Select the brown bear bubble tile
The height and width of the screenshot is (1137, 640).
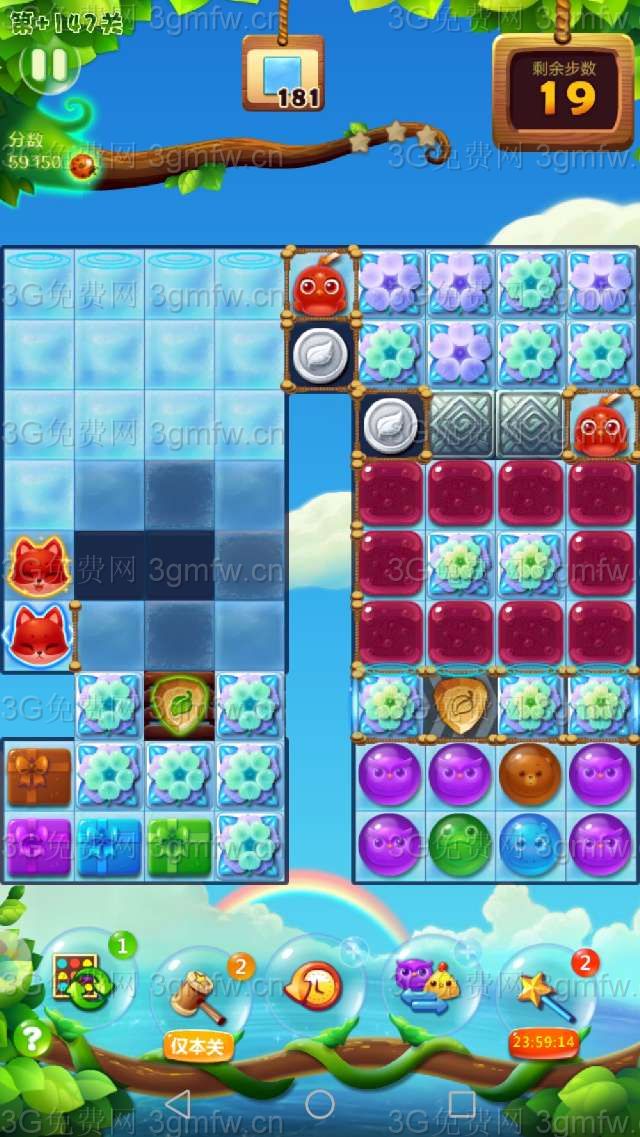531,775
